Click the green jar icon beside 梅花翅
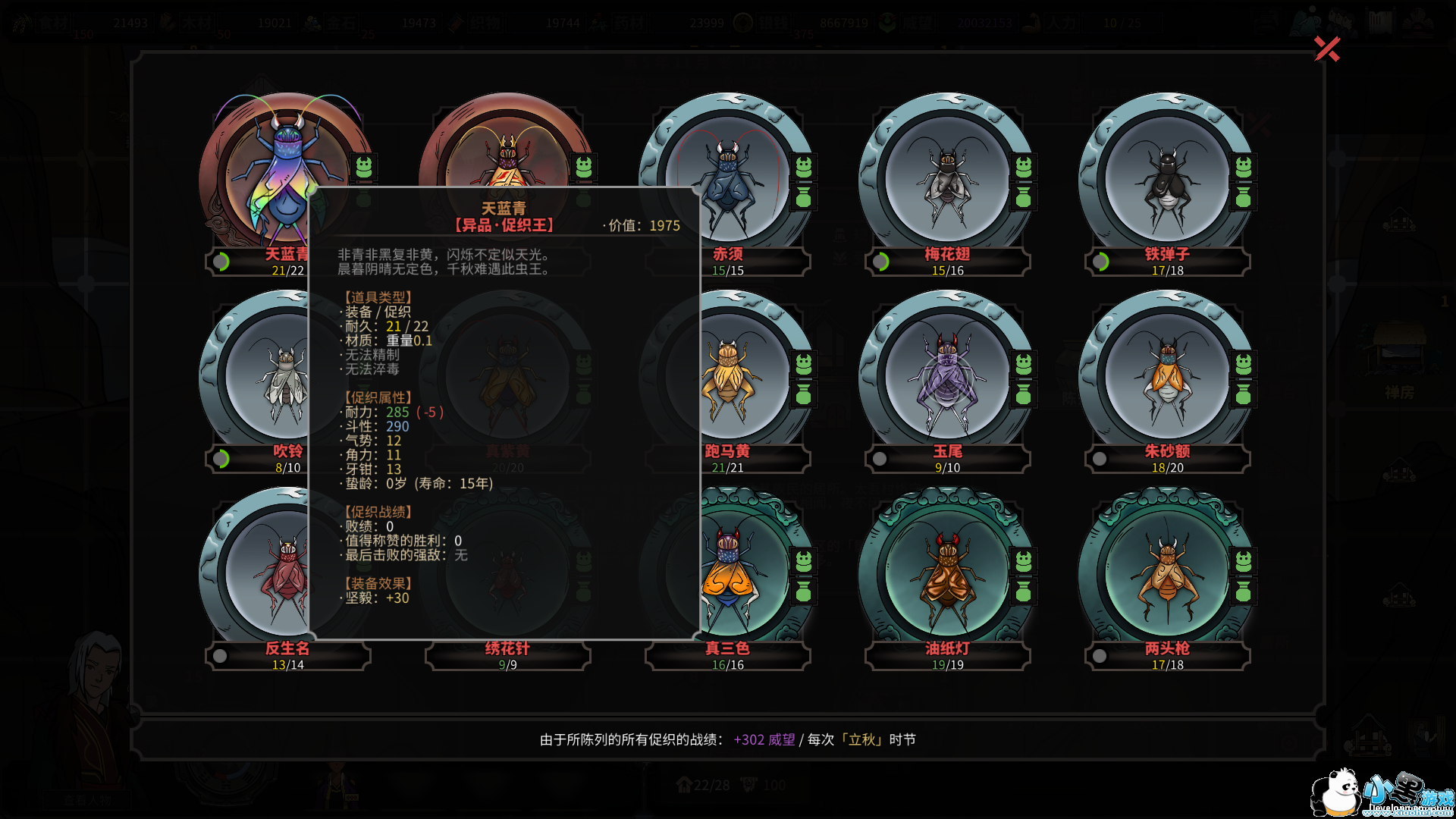The image size is (1456, 819). 1024,198
